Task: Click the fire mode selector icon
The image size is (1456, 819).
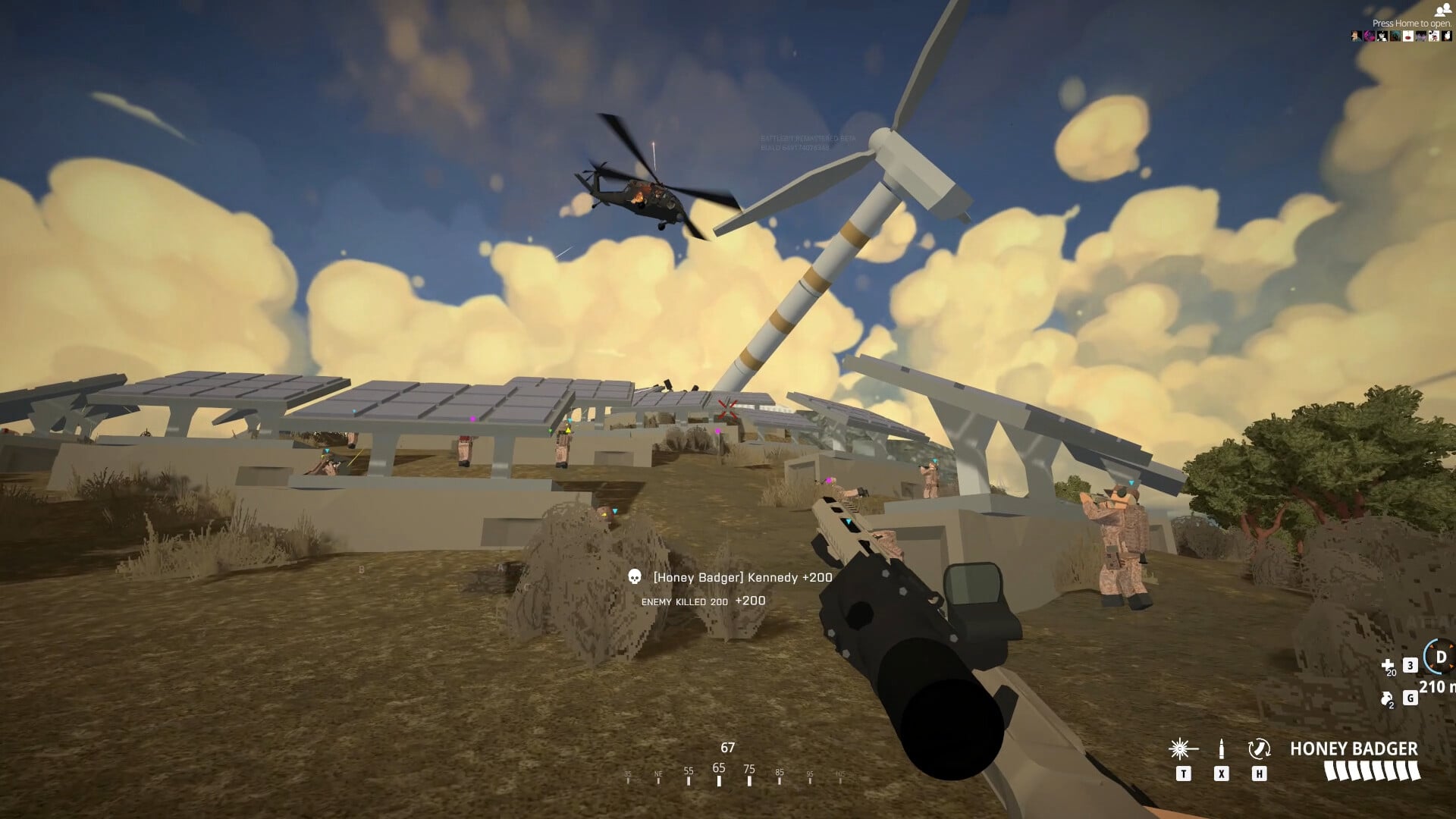Action: tap(1260, 749)
